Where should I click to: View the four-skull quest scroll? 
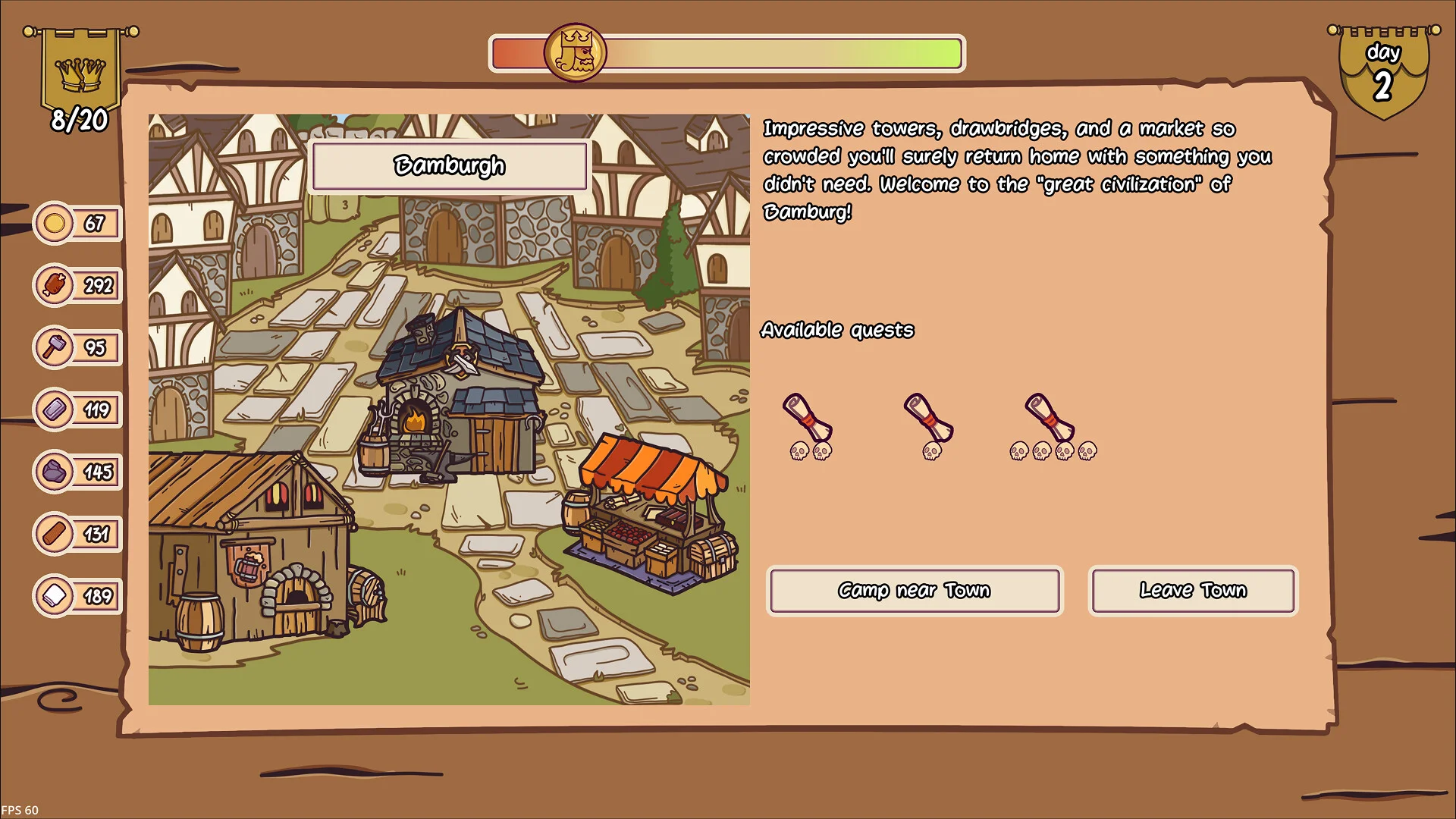pyautogui.click(x=1050, y=419)
